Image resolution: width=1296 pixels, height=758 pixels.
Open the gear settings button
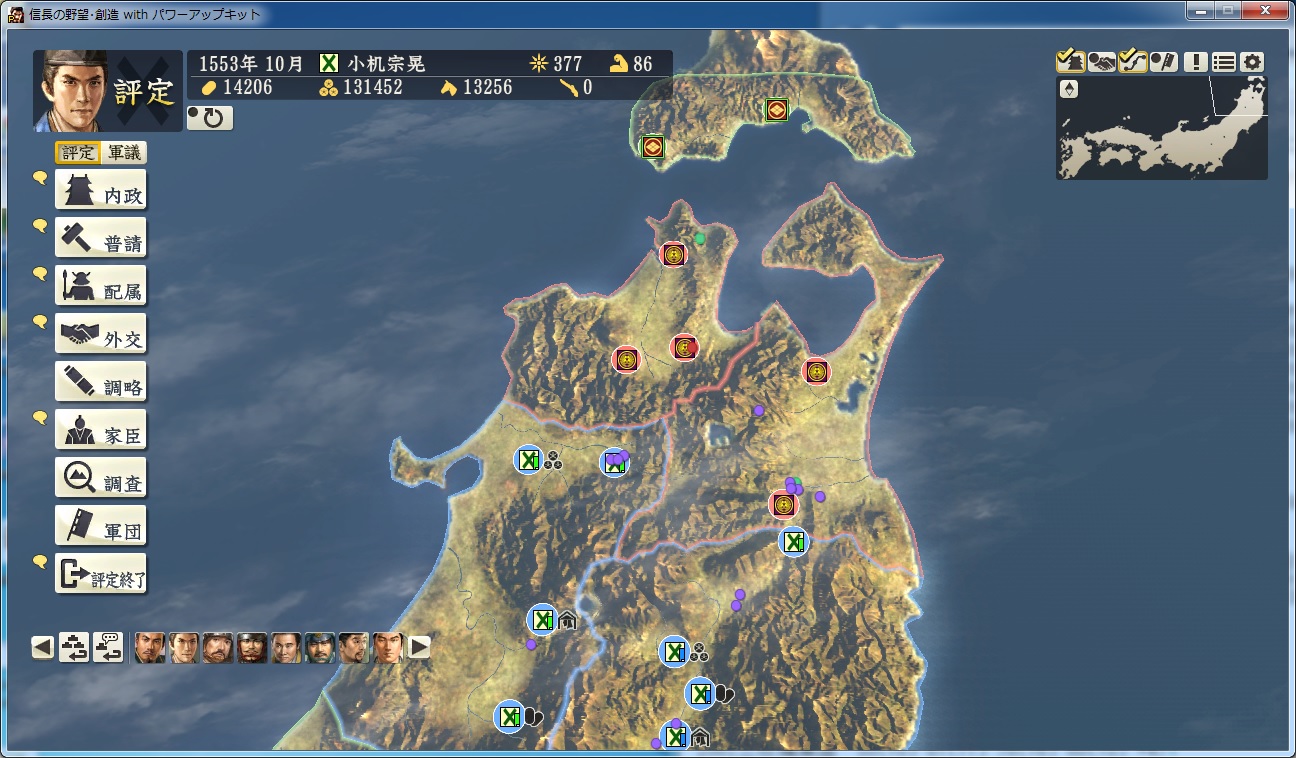click(x=1252, y=62)
